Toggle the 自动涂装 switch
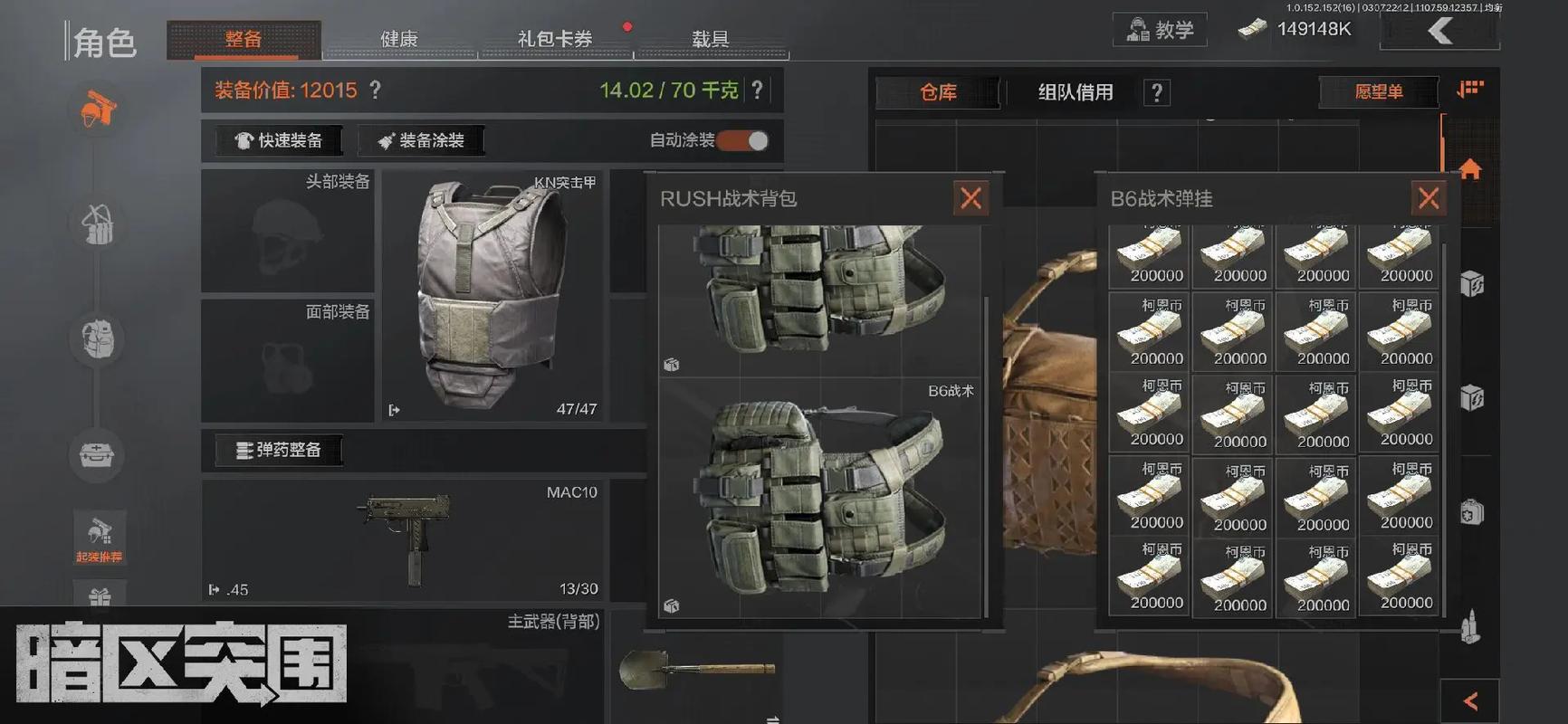Screen dimensions: 1568x724 (x=745, y=140)
